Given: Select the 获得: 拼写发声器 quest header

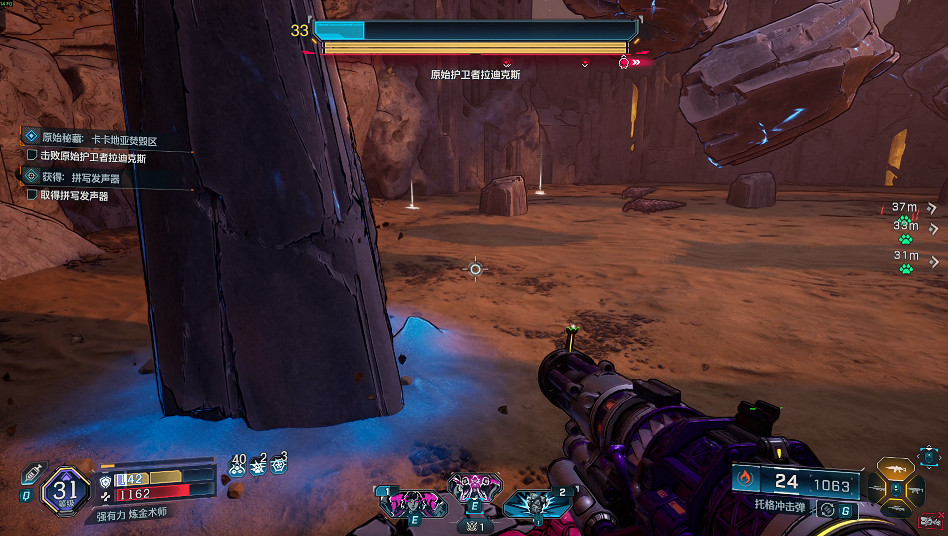Looking at the screenshot, I should click(x=78, y=177).
